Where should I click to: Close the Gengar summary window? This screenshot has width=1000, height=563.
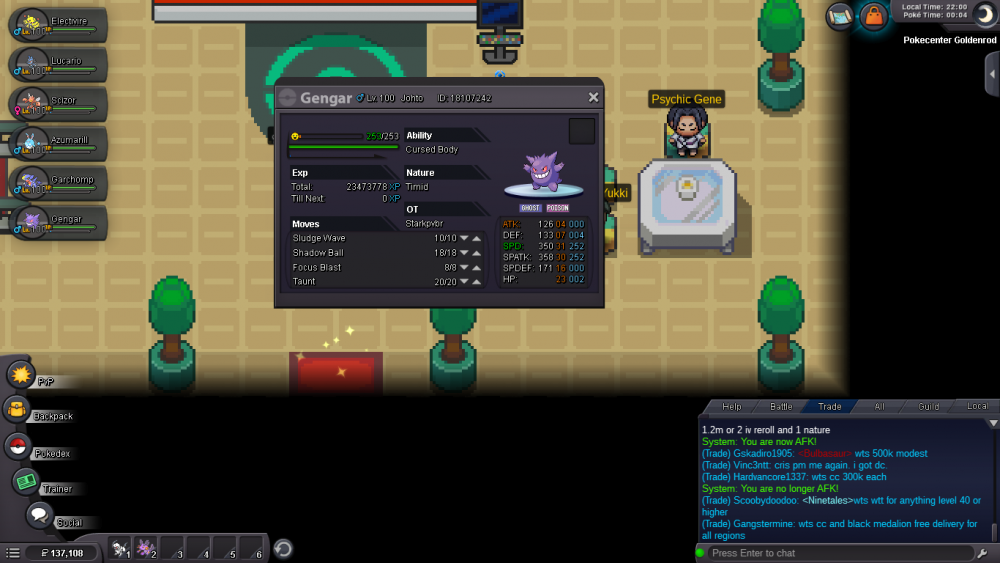(593, 97)
